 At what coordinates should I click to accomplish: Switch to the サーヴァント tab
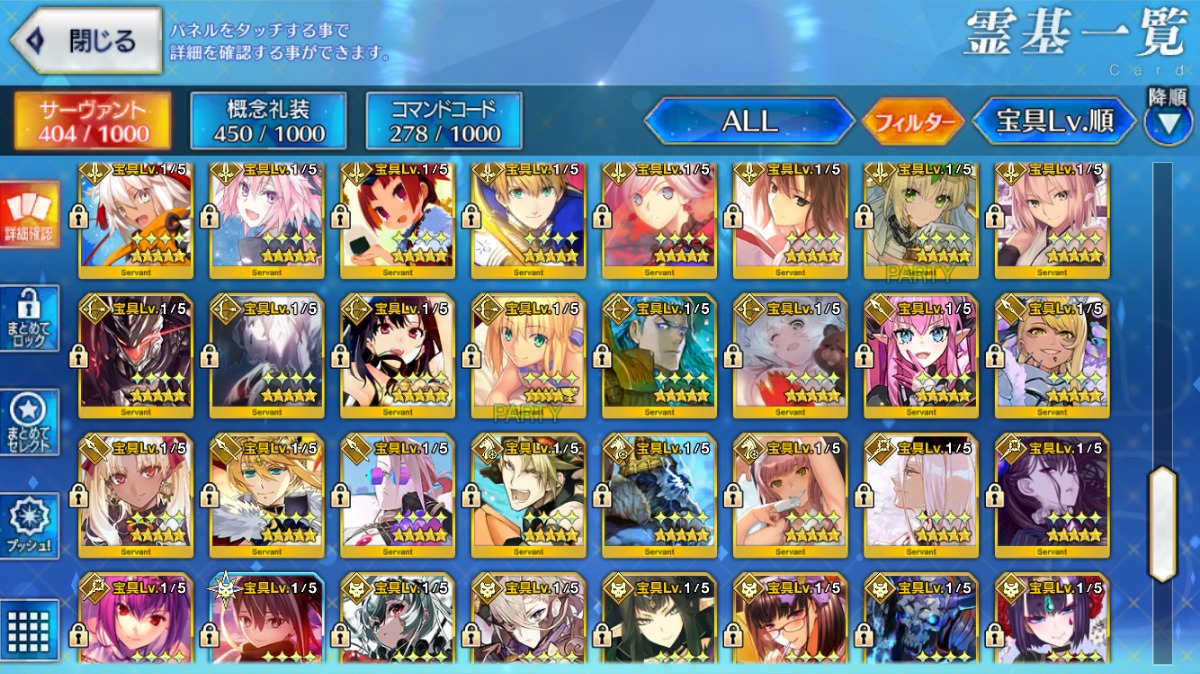[x=92, y=122]
